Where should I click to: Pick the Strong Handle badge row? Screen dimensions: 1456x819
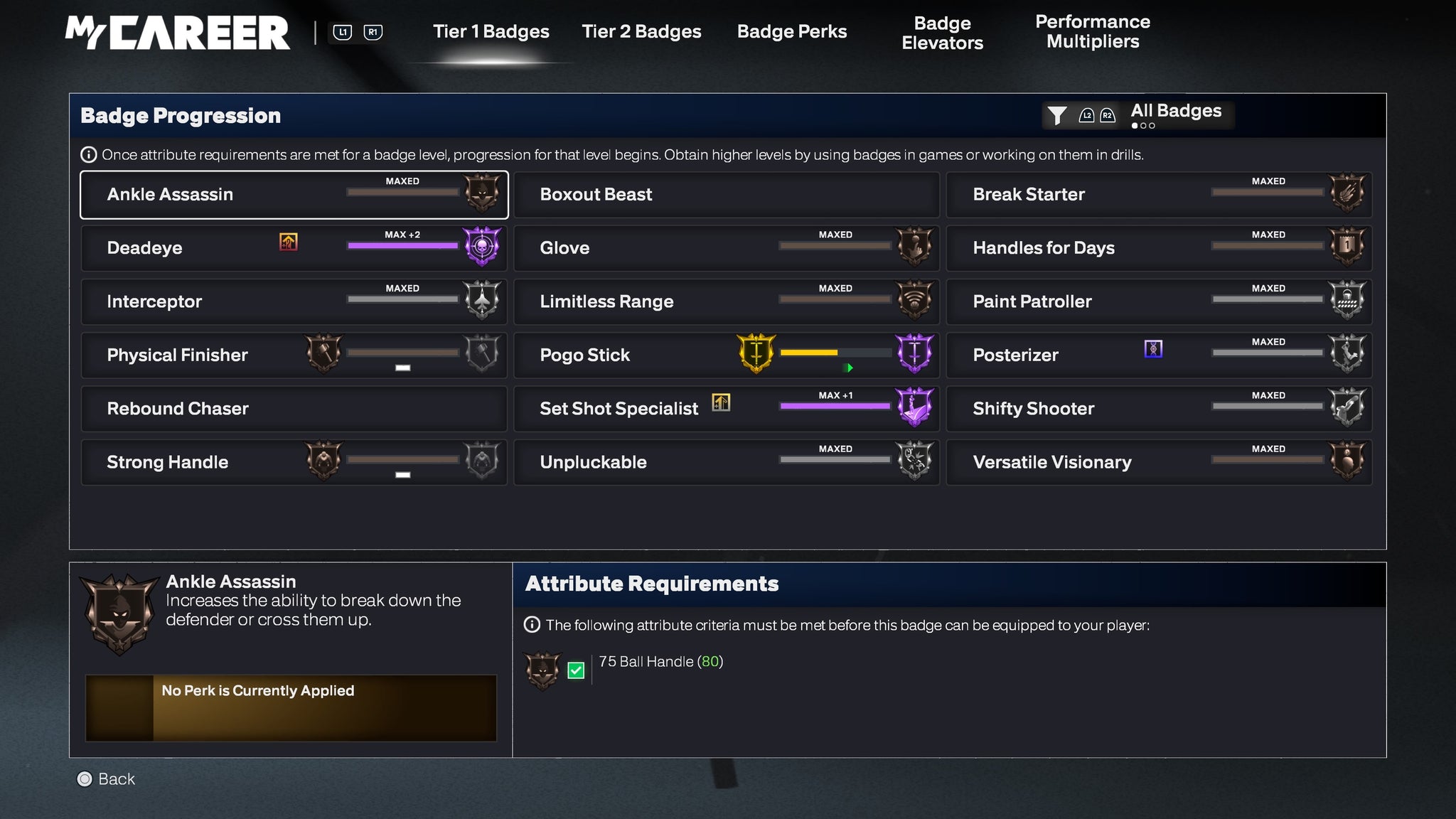point(294,462)
